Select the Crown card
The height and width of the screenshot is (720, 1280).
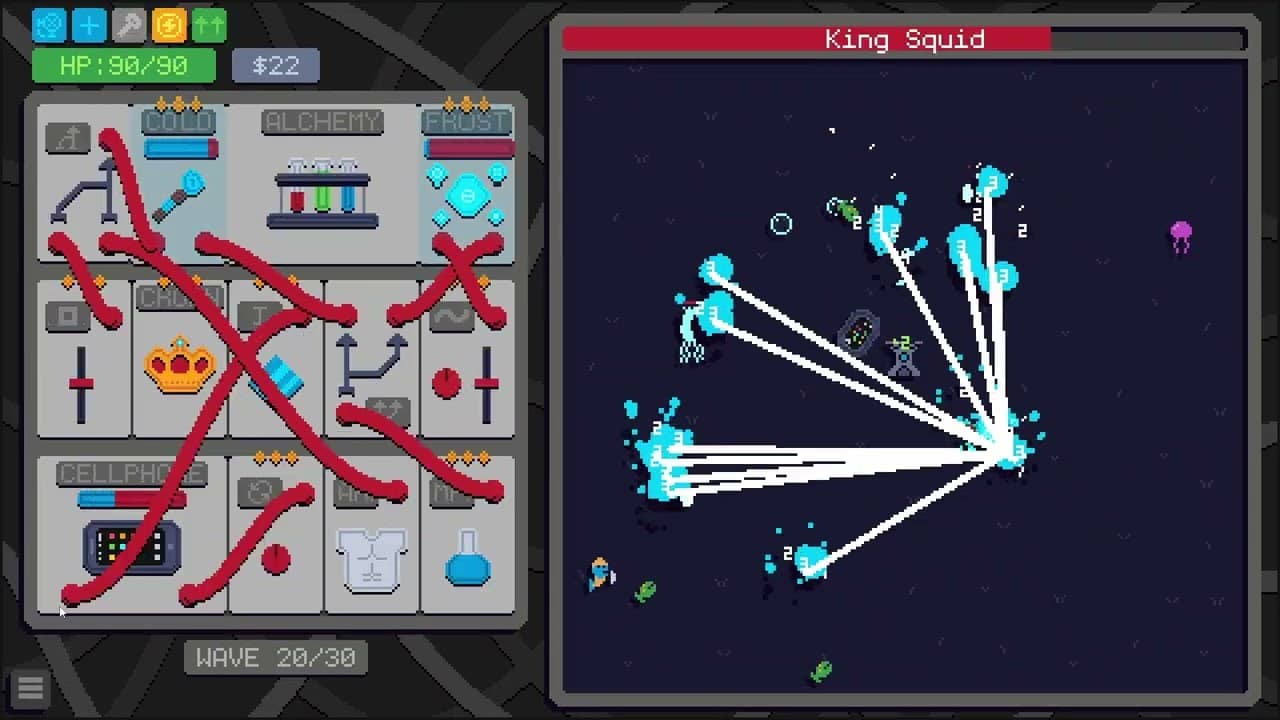pyautogui.click(x=180, y=365)
